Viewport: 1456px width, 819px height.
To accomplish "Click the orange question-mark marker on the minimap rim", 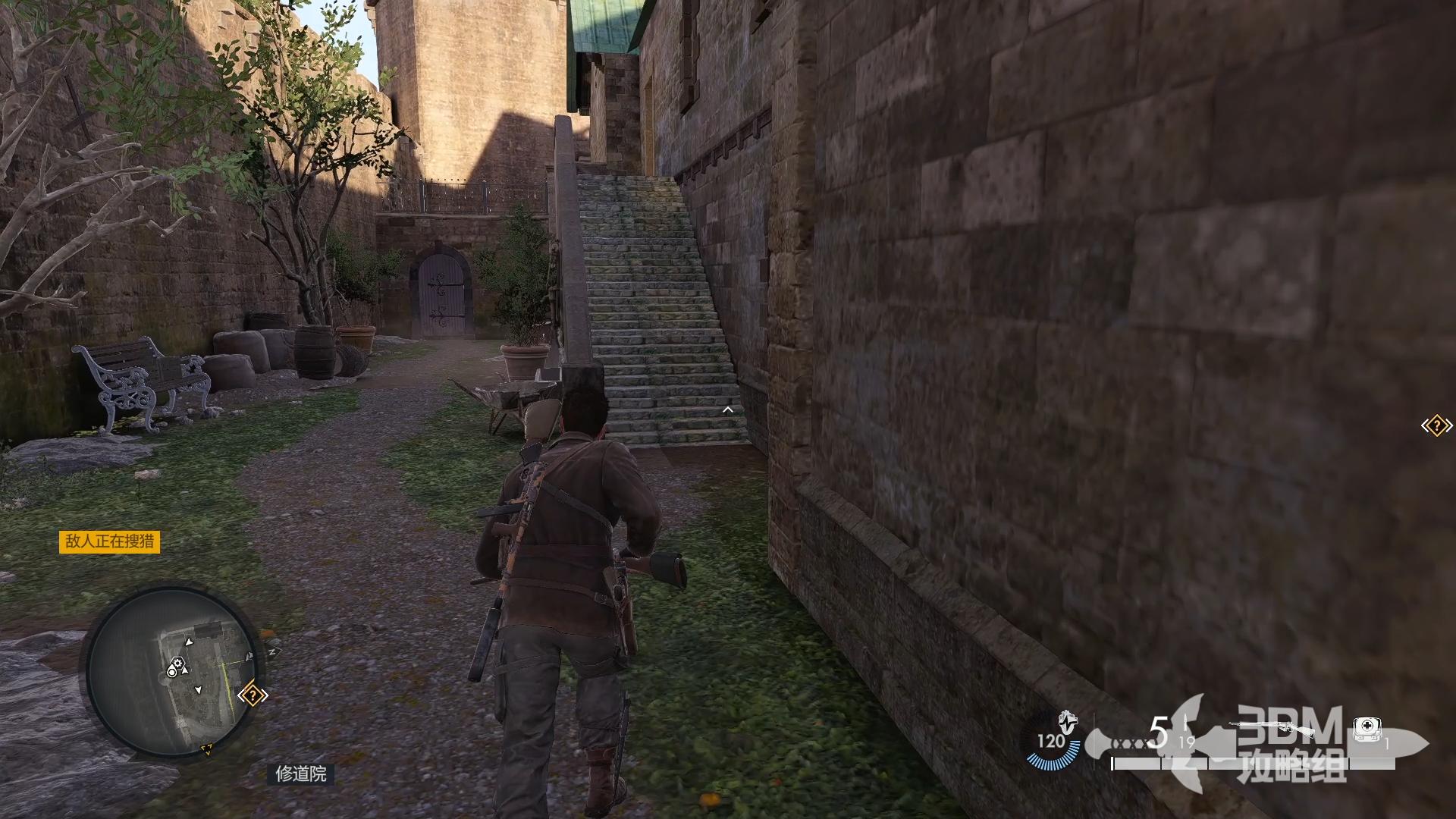I will (253, 695).
